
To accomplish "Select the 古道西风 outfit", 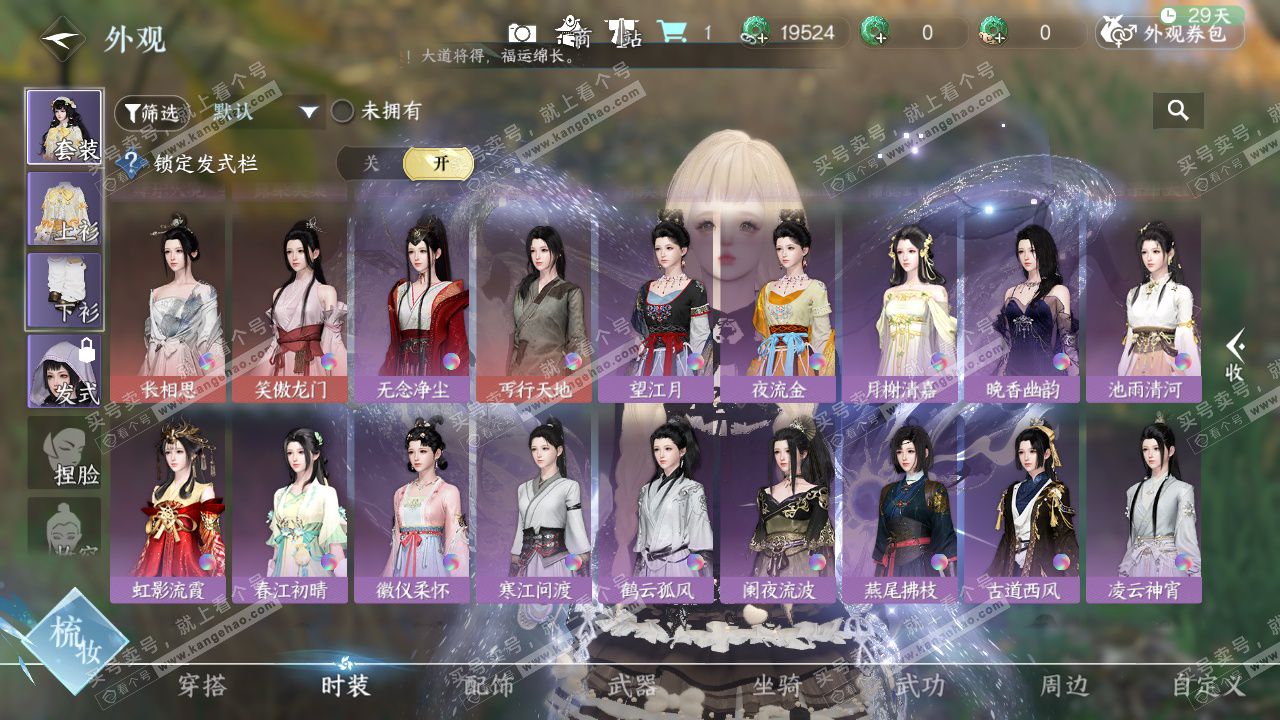I will pyautogui.click(x=1022, y=505).
